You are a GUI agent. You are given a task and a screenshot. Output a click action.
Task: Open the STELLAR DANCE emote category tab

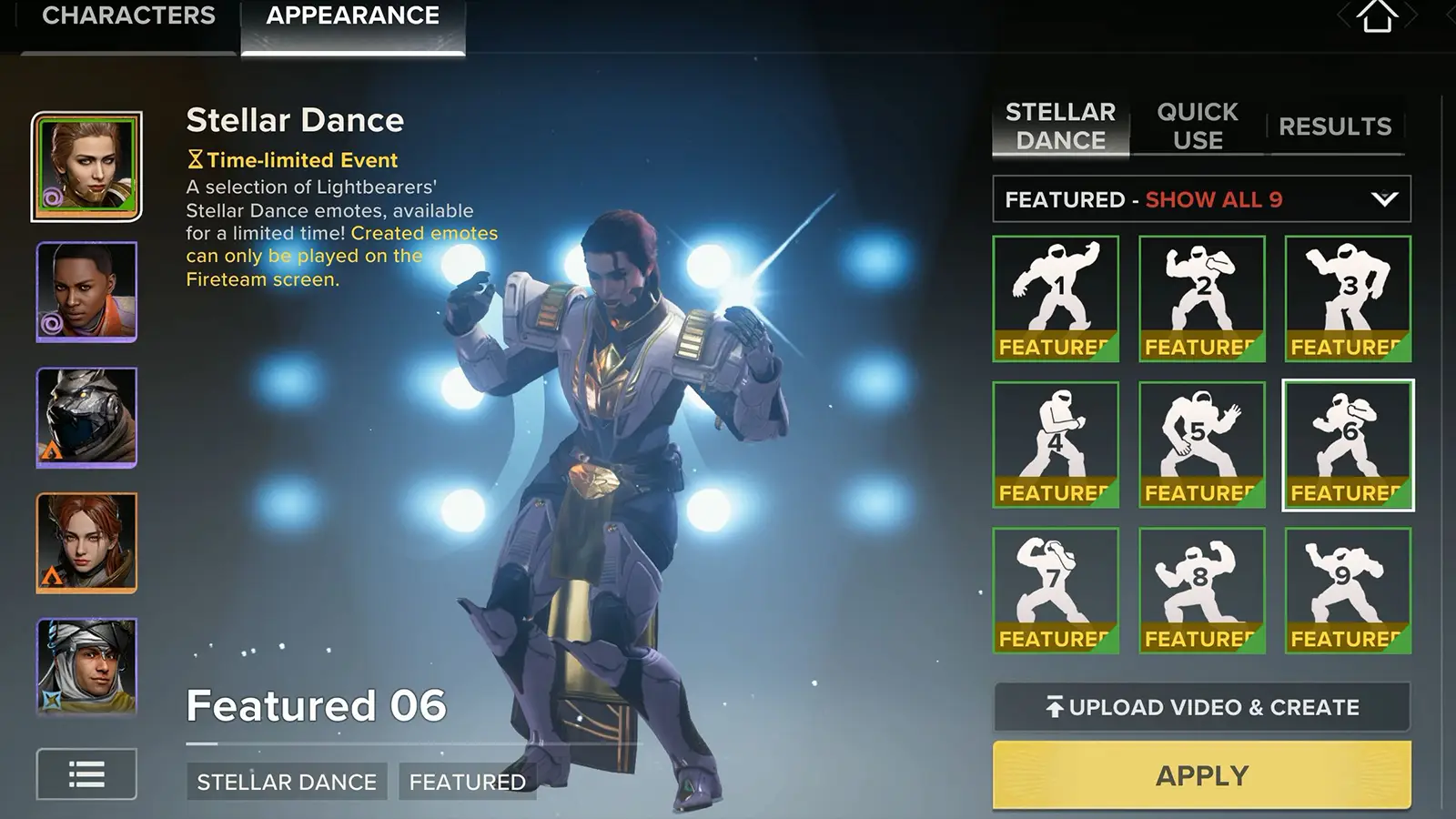pos(1059,125)
